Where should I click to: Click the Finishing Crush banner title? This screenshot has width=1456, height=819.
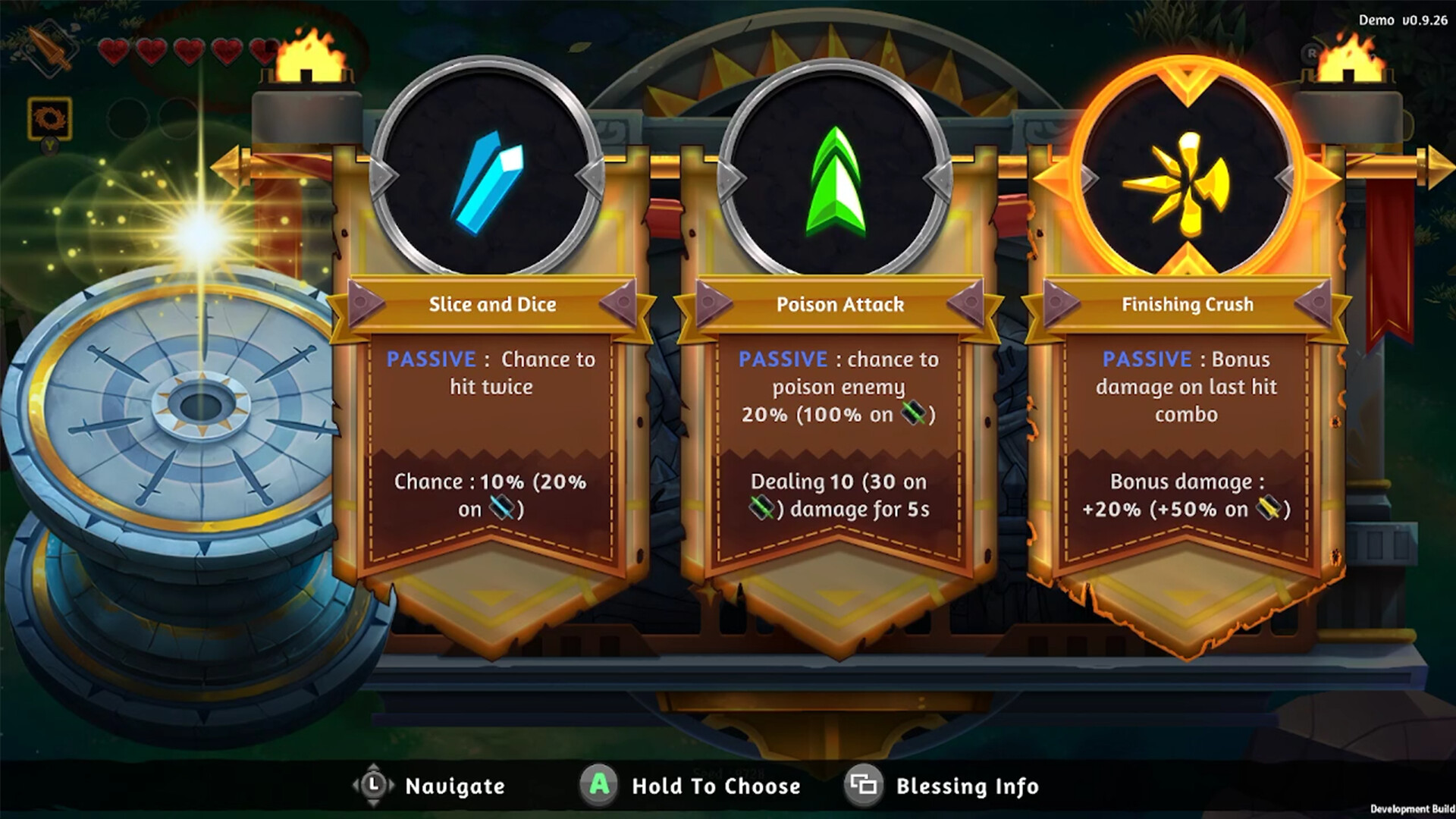(1188, 304)
